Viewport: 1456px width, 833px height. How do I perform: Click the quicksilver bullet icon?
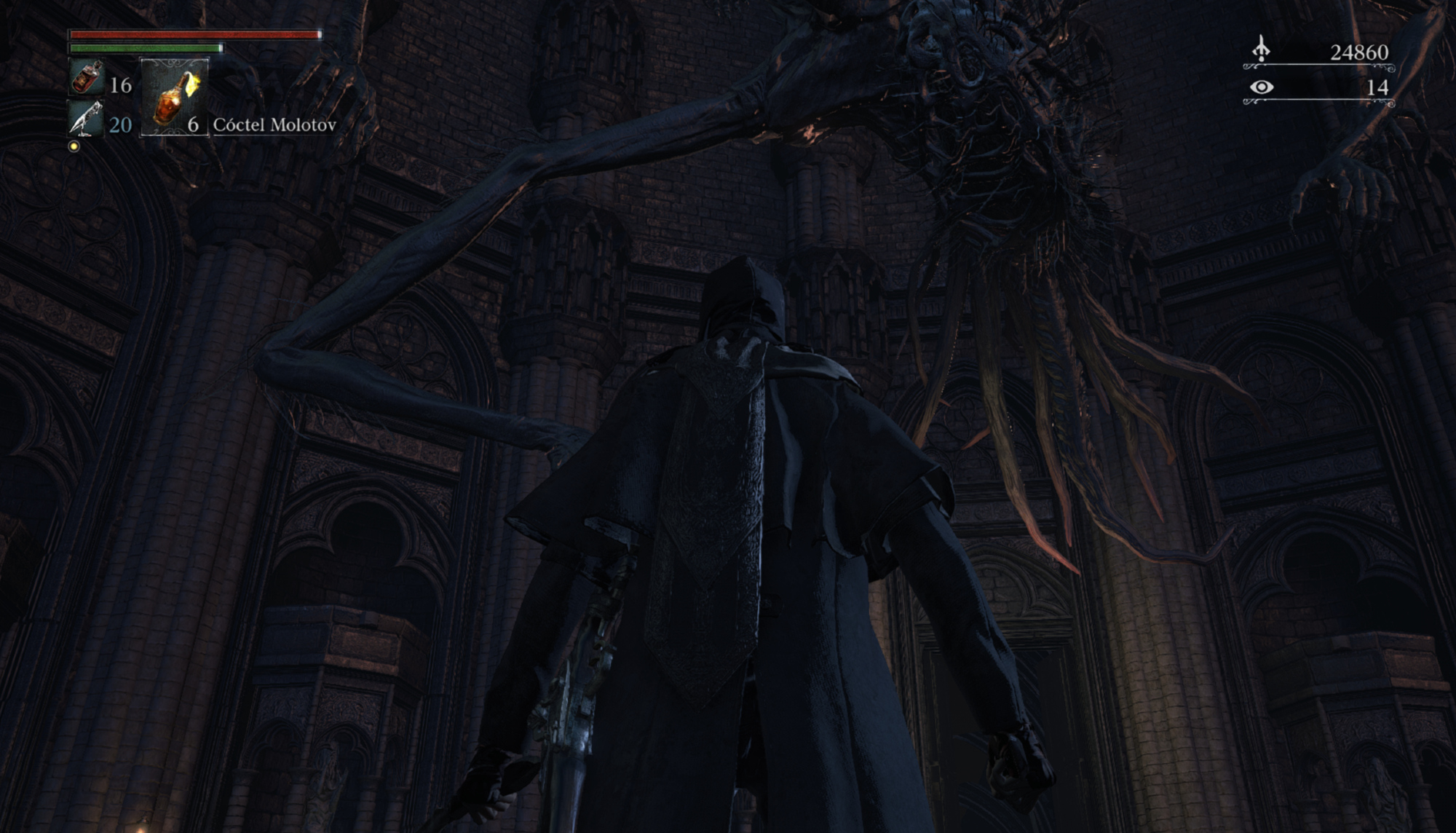point(86,119)
